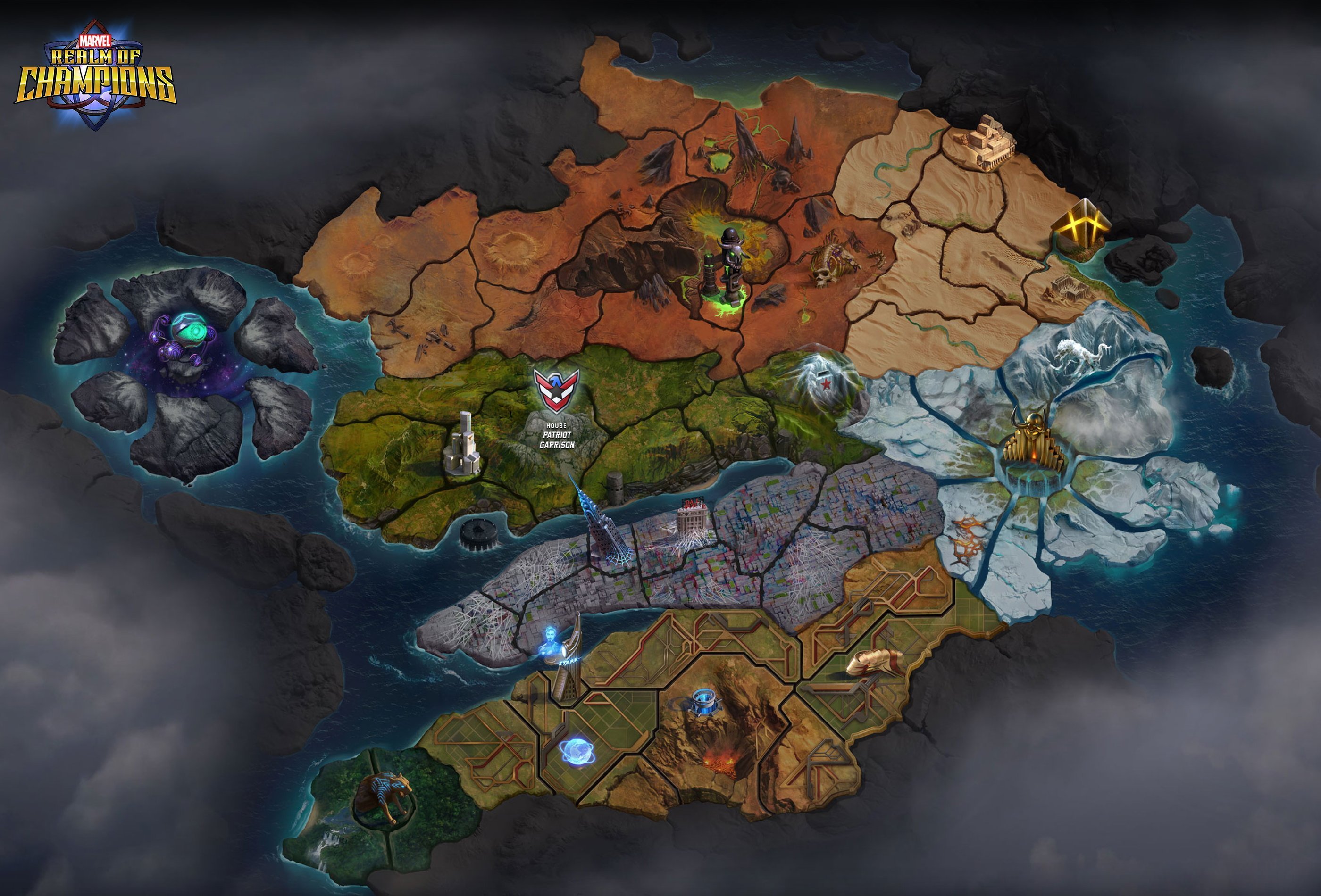Screen dimensions: 1321x896
Task: Select the House Patriot Garrison shield emblem
Action: (556, 389)
